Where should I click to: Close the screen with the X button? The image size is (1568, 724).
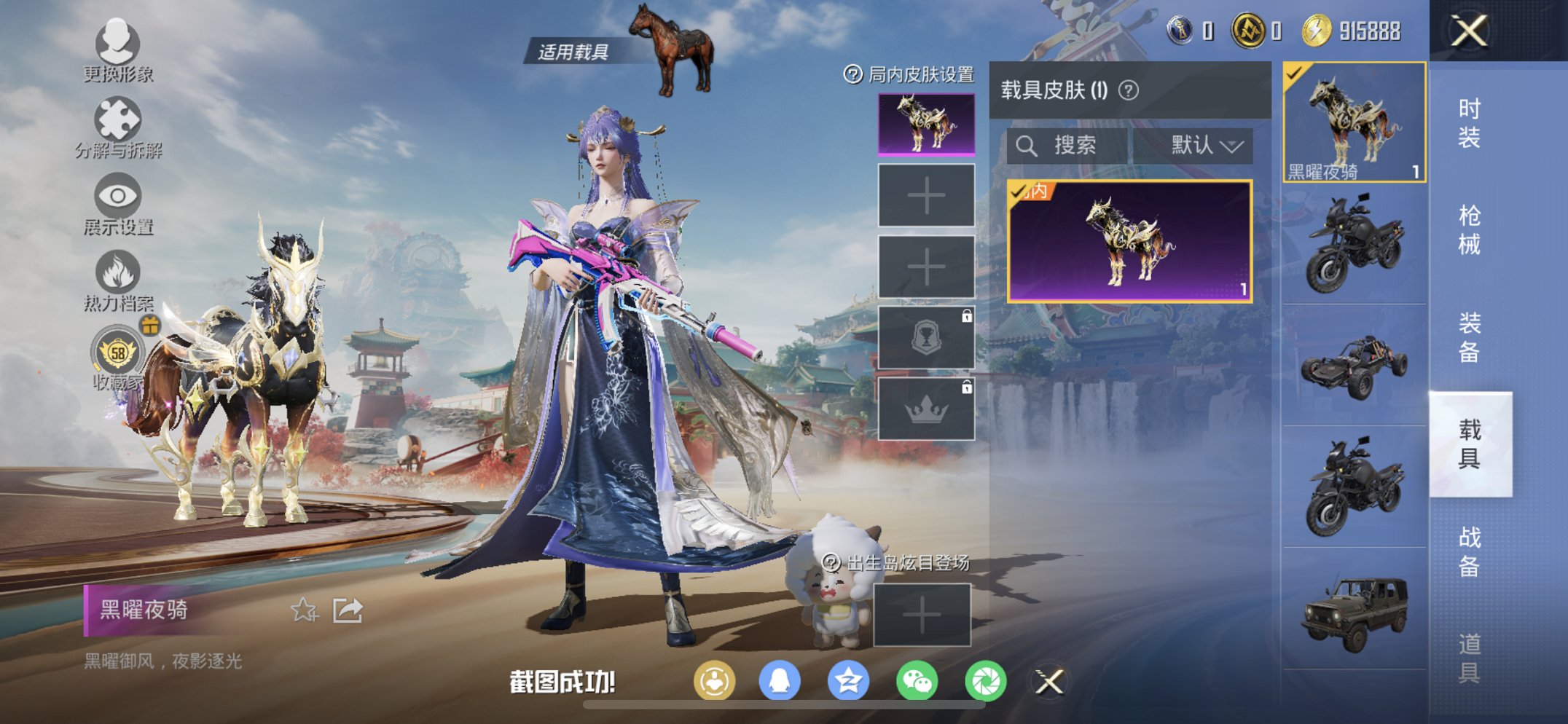coord(1469,32)
